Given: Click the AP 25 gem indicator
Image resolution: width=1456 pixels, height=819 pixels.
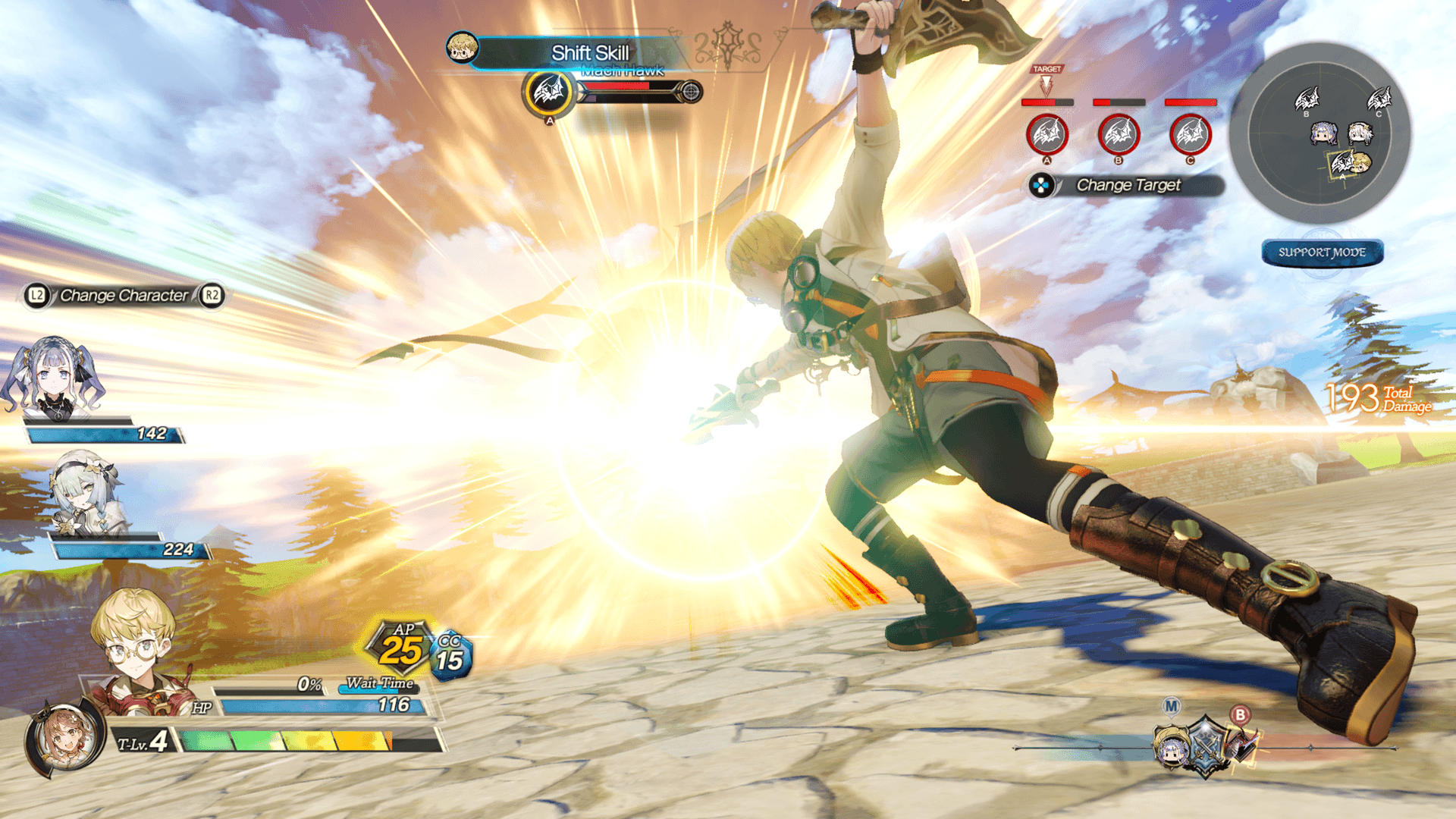Looking at the screenshot, I should 400,647.
